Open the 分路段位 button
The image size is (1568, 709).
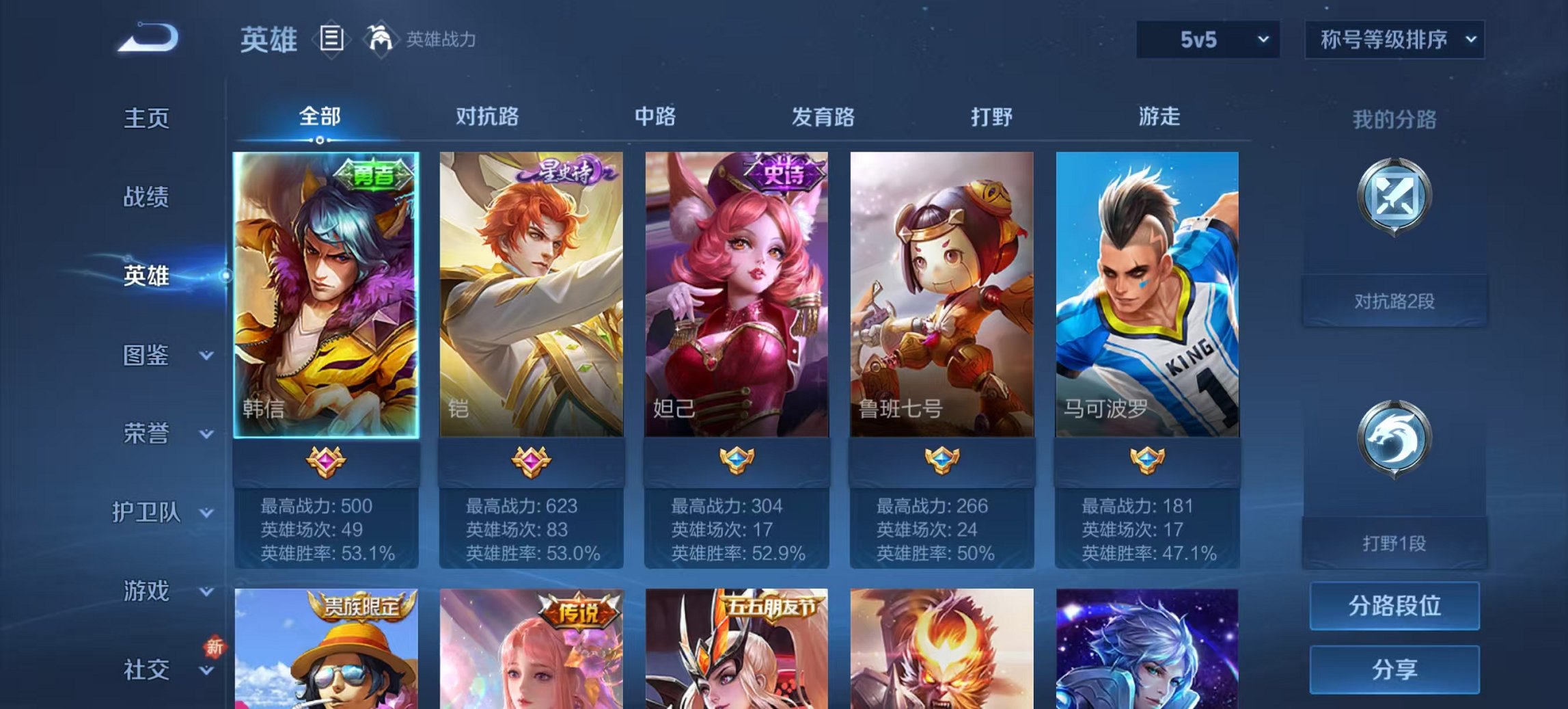(1394, 605)
